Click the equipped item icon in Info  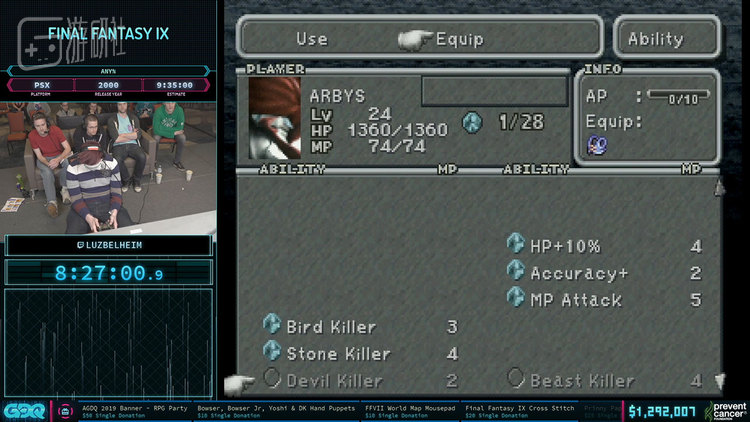pyautogui.click(x=597, y=146)
